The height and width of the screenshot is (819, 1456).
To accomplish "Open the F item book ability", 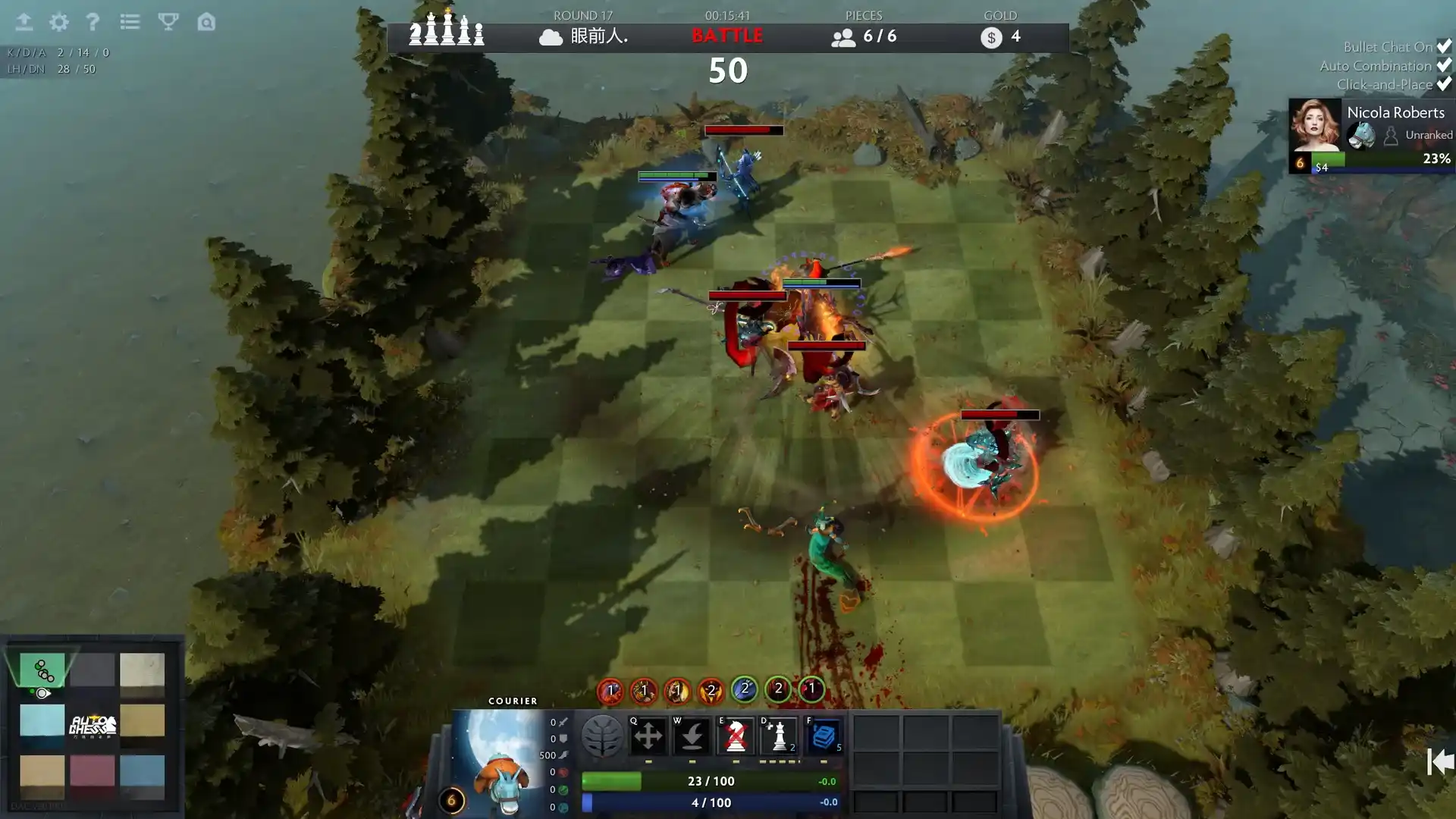I will [825, 736].
